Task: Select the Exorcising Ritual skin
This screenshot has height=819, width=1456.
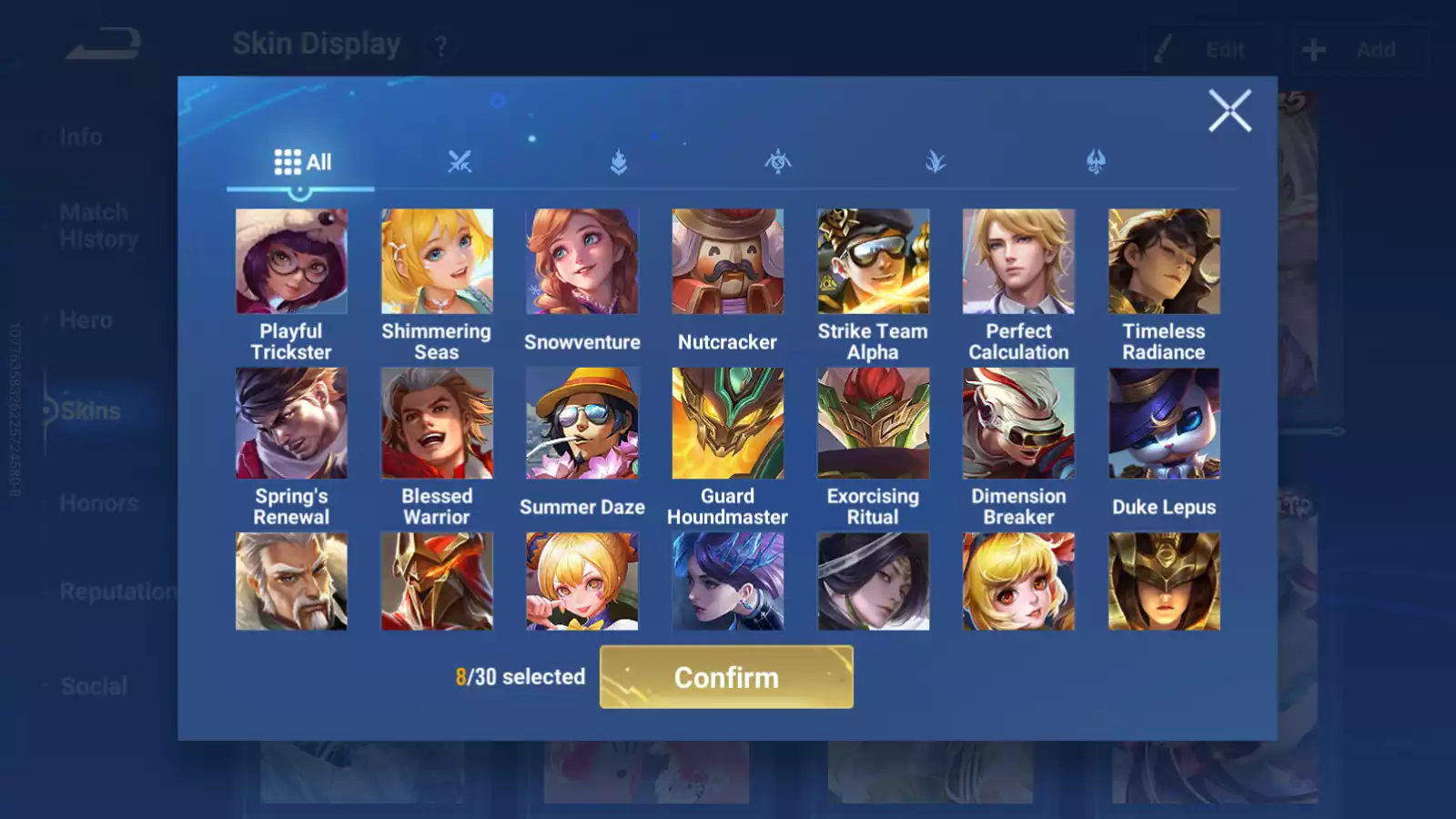Action: [x=874, y=423]
